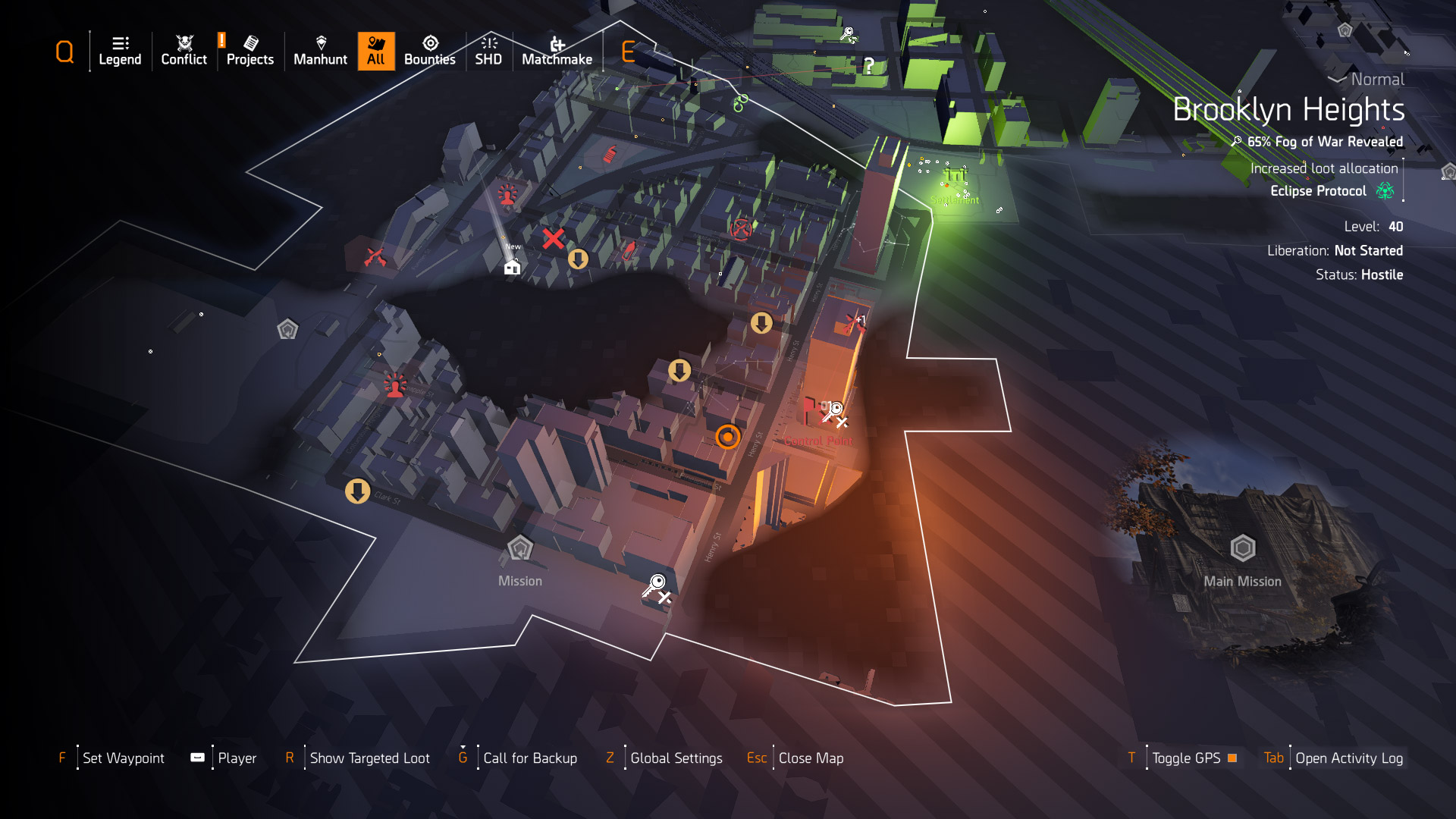Choose the All map filter

[x=376, y=51]
